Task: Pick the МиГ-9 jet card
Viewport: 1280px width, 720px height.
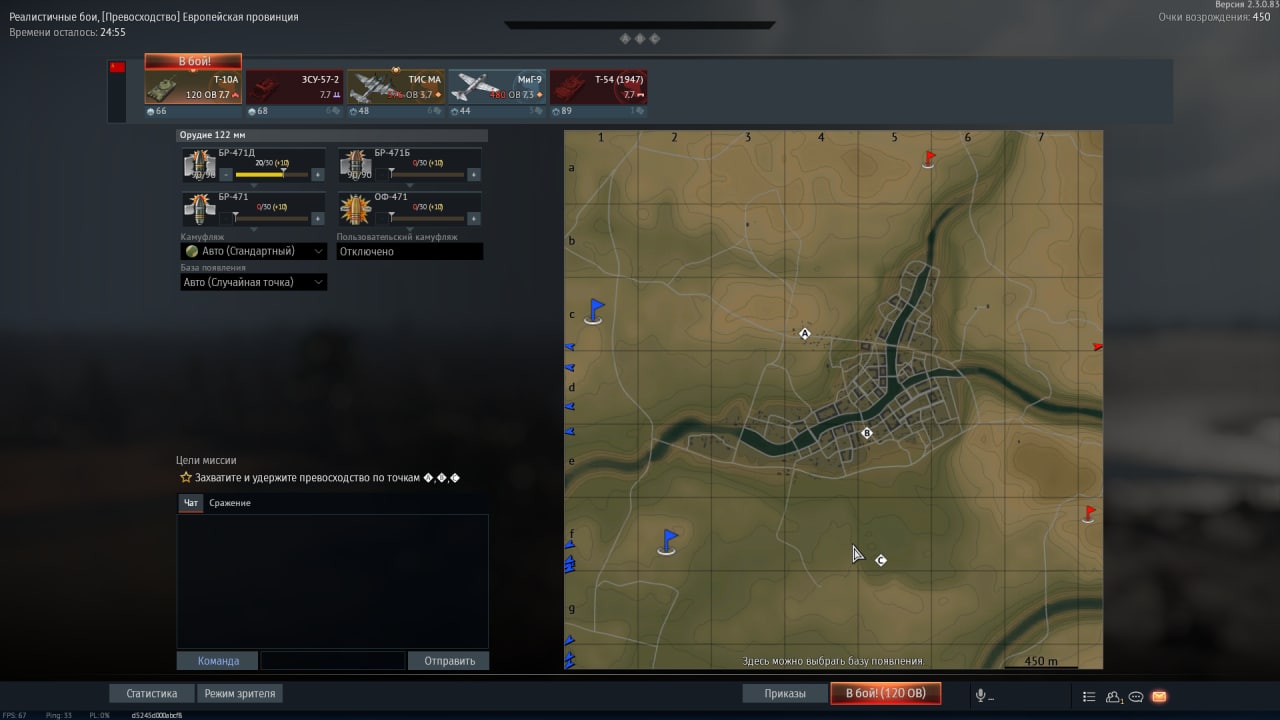Action: coord(496,88)
